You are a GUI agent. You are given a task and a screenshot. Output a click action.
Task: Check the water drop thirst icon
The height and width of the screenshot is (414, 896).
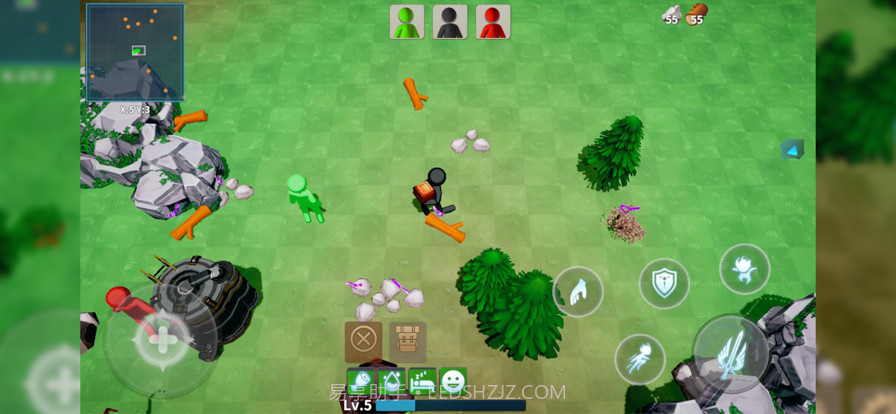click(x=392, y=381)
